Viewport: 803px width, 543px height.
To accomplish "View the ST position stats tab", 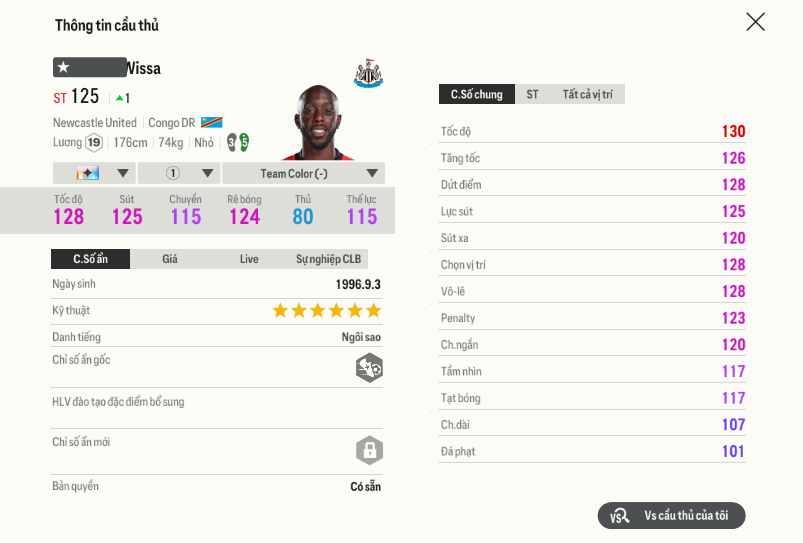I will point(532,94).
